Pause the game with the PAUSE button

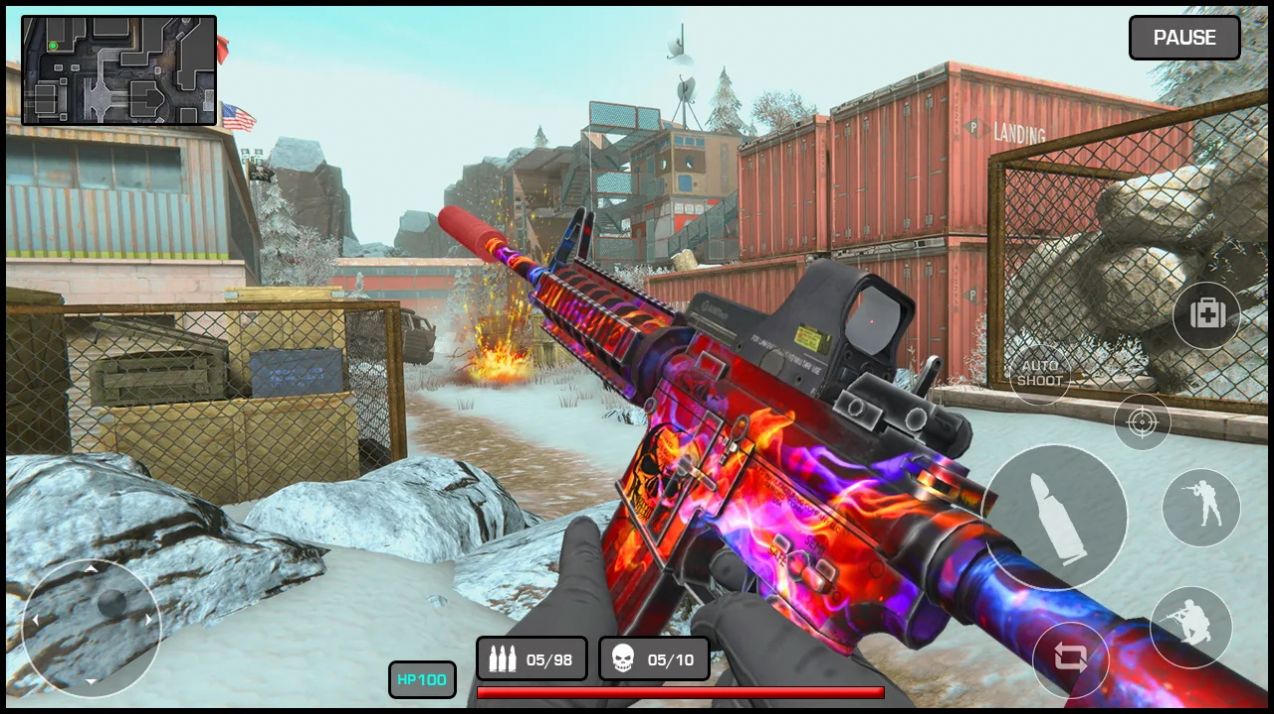click(1184, 38)
